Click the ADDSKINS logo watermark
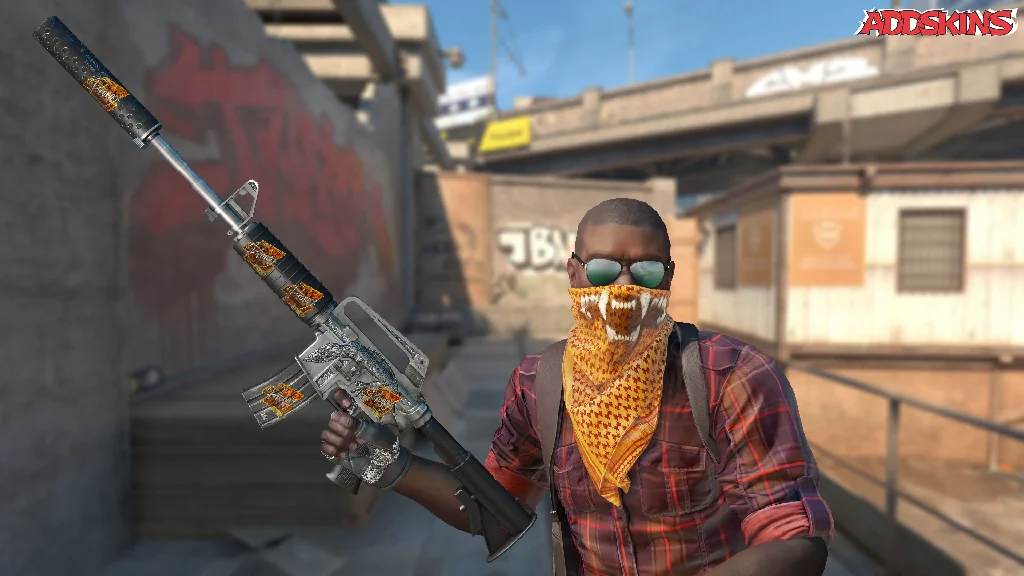Screen dimensions: 1024x576 pyautogui.click(x=936, y=22)
